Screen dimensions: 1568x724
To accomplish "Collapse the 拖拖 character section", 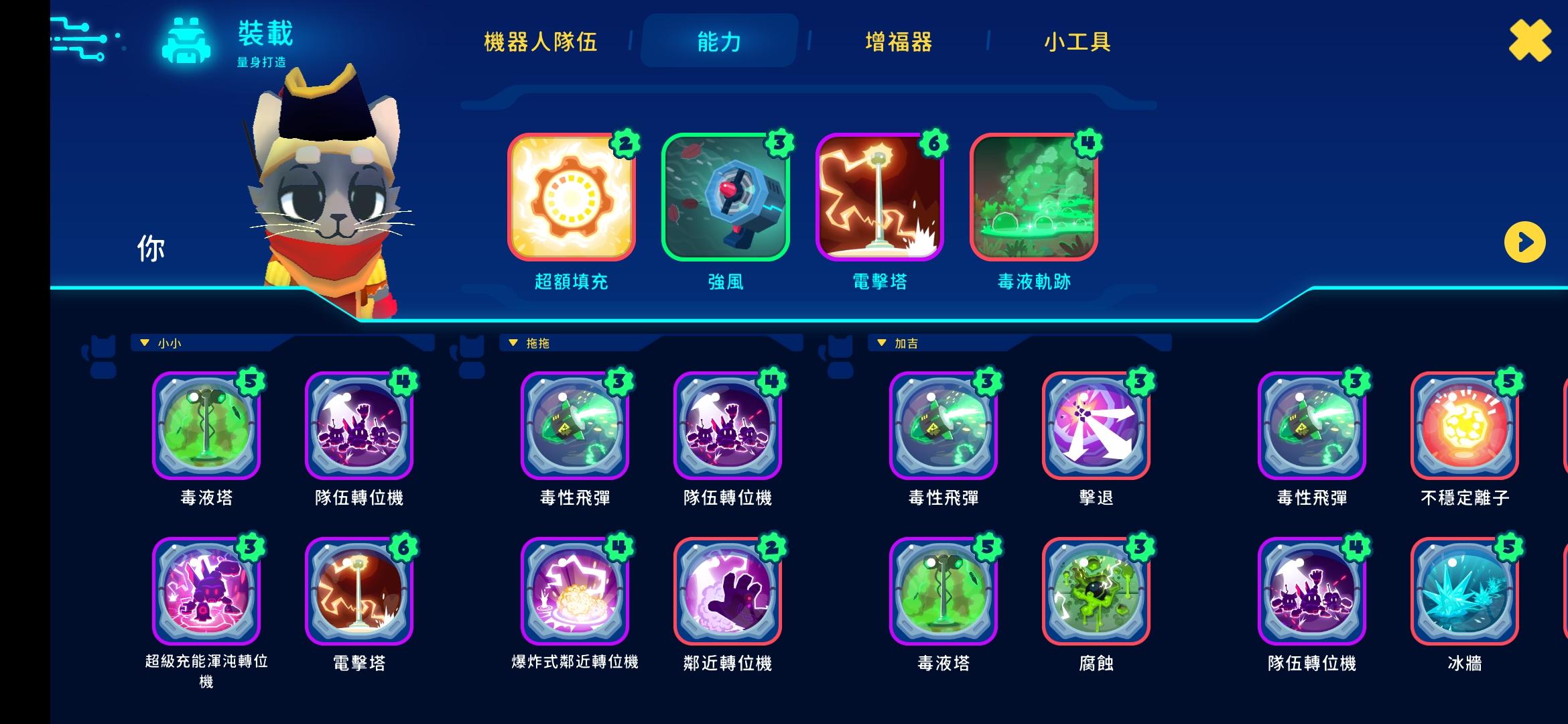I will click(513, 342).
